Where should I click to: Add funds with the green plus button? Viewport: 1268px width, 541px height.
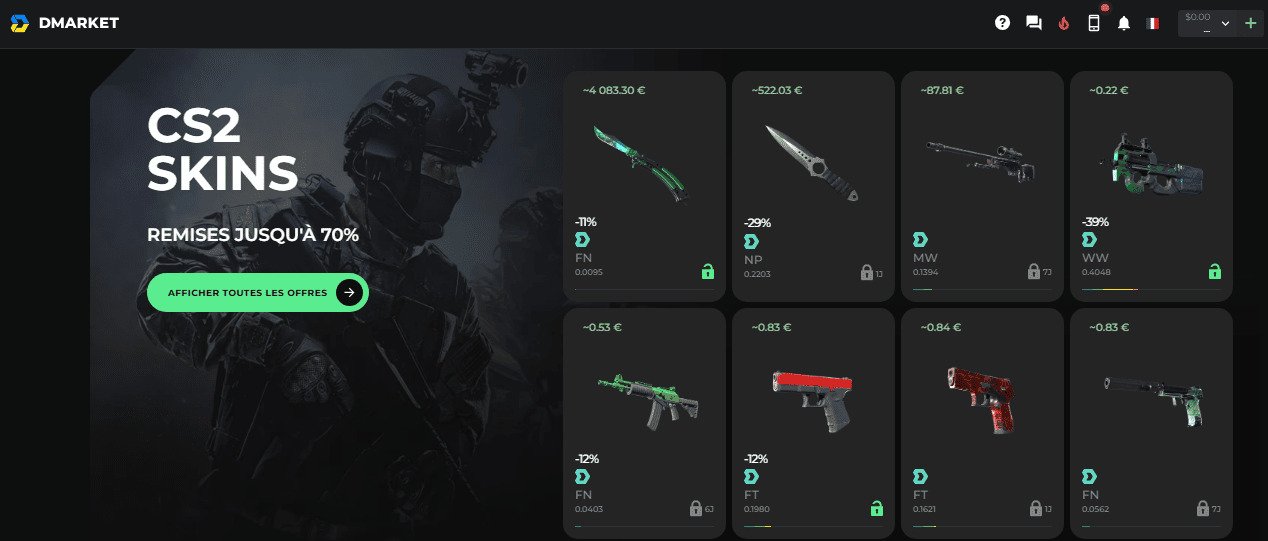(1250, 23)
